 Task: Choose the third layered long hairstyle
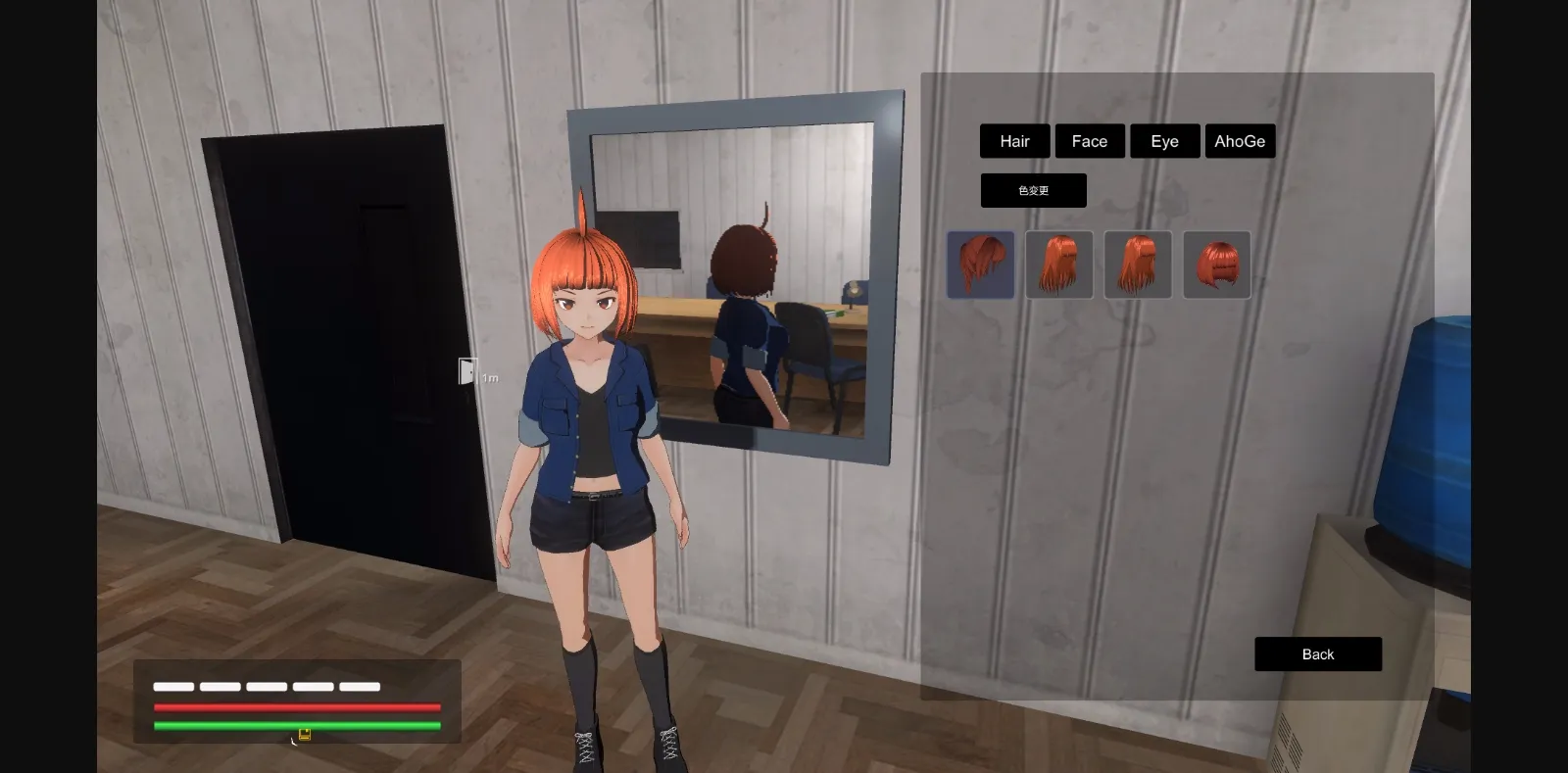1137,265
